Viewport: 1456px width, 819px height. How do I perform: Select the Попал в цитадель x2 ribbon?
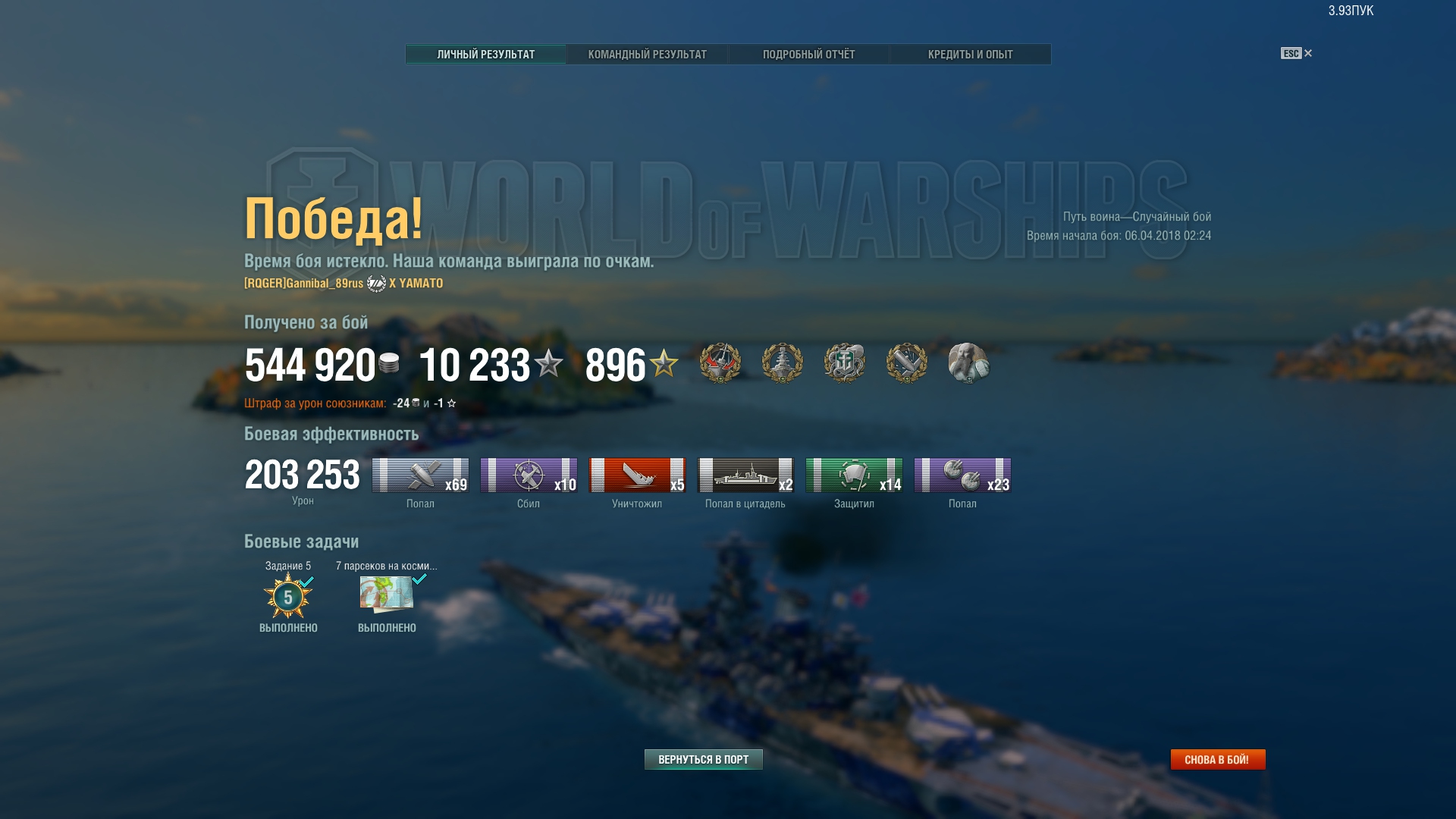745,475
